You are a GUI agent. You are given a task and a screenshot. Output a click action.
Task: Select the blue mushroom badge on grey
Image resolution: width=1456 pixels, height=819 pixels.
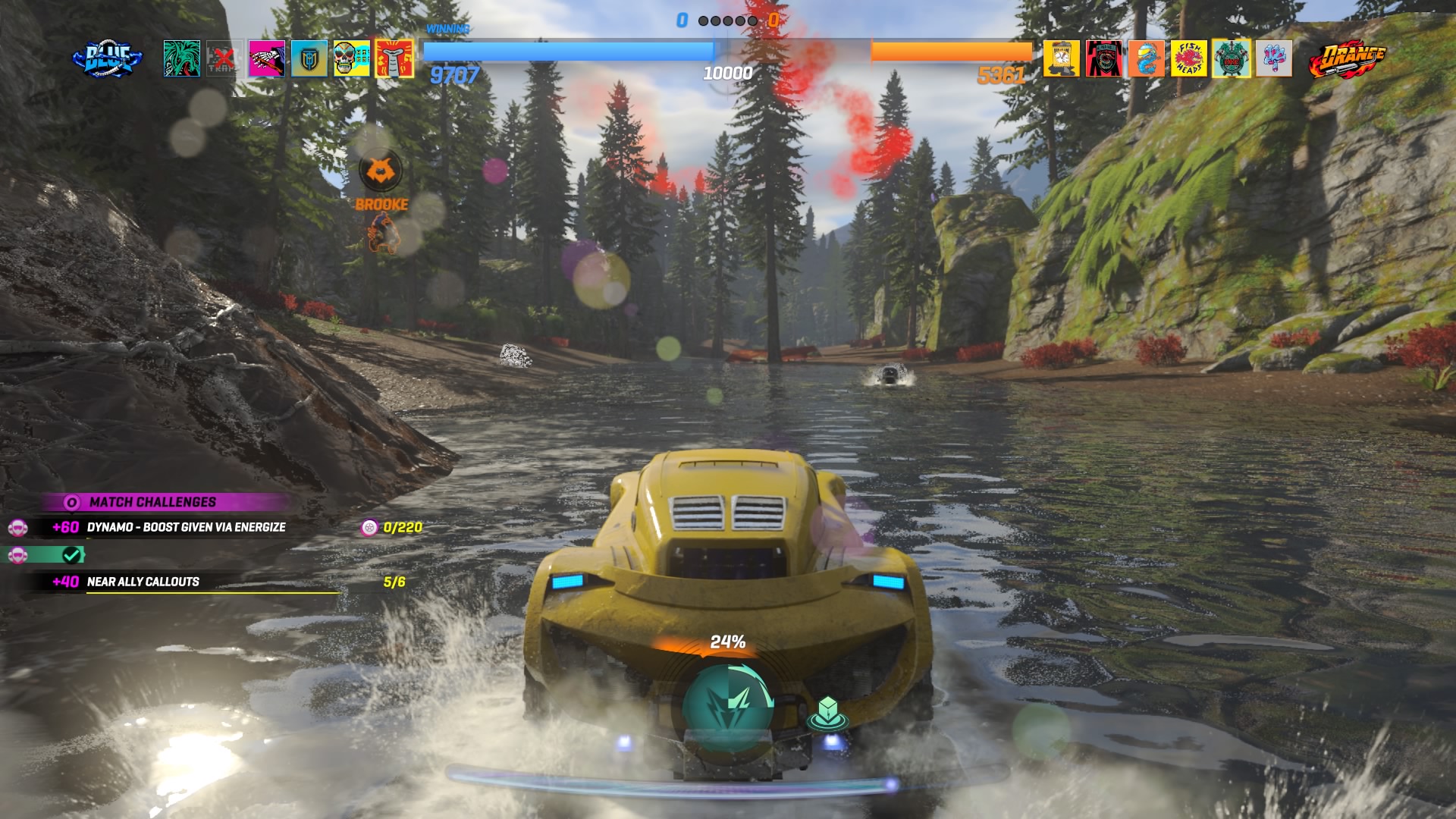(1273, 58)
